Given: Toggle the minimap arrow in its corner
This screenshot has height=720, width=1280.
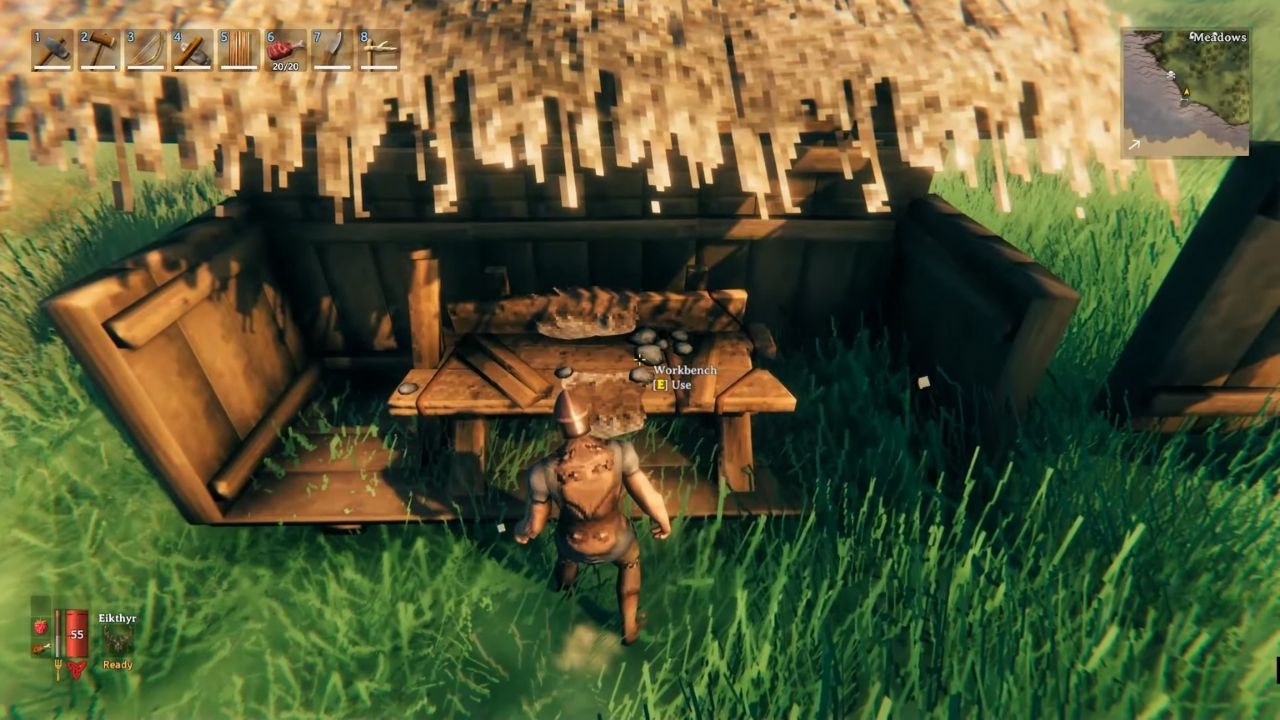Looking at the screenshot, I should coord(1134,144).
